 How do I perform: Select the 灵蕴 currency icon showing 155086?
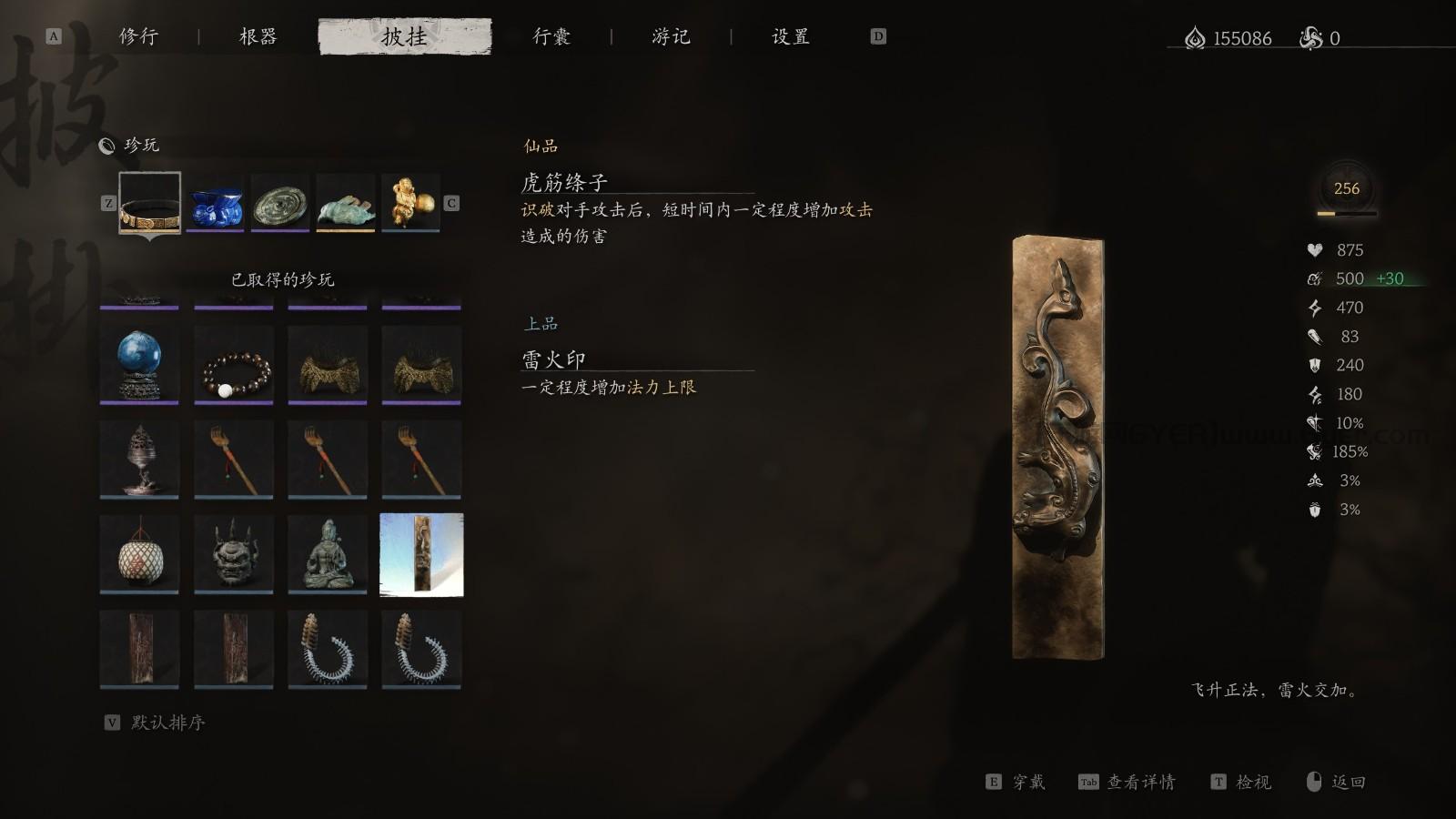1195,37
